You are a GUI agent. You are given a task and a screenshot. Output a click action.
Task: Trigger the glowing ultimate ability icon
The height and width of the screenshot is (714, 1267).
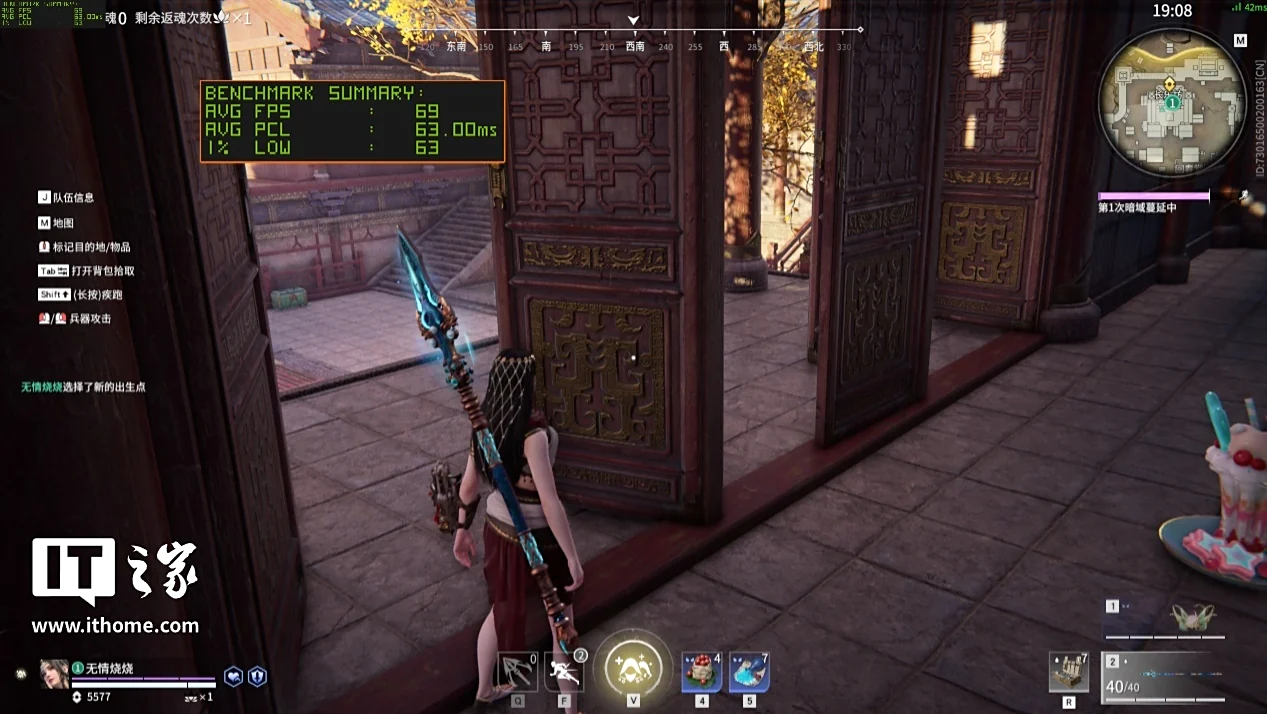(x=633, y=665)
